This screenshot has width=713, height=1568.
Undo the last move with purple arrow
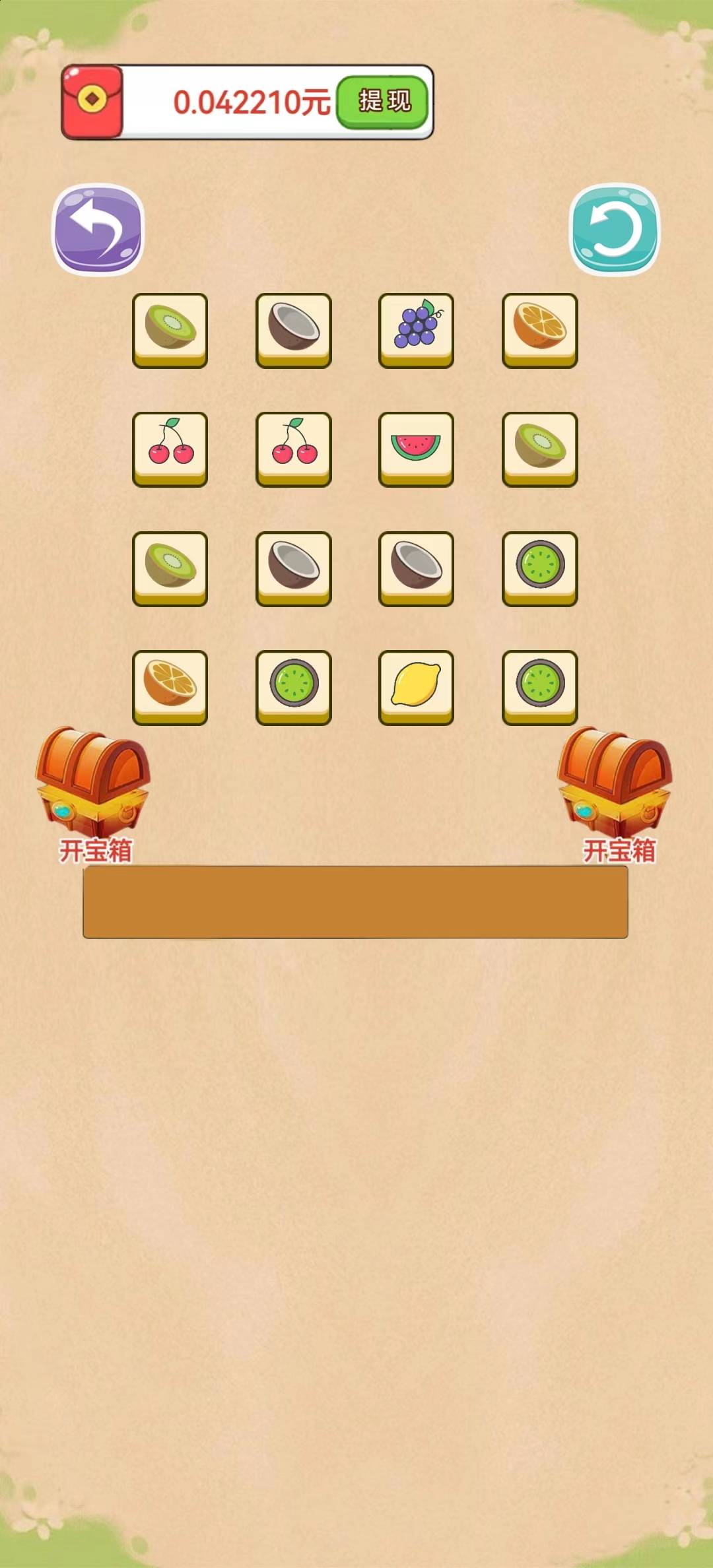coord(98,229)
